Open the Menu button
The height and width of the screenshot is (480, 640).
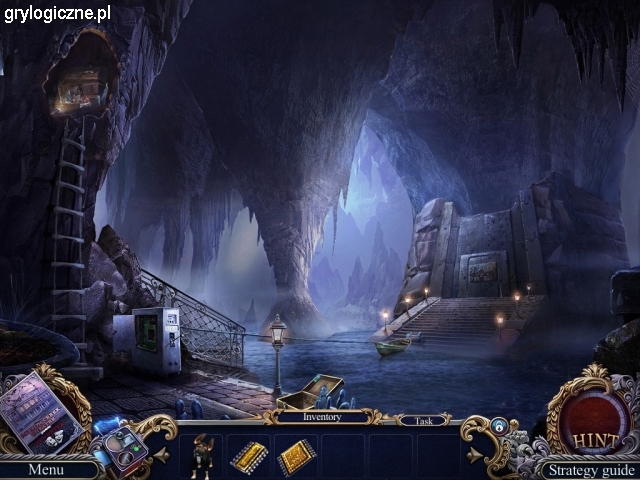tap(46, 469)
